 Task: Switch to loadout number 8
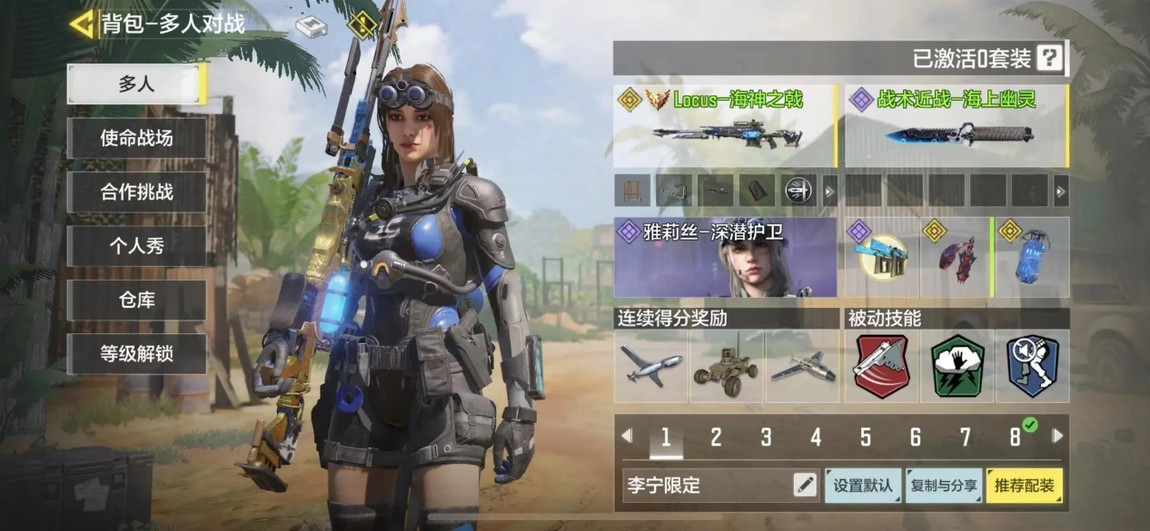(x=1015, y=437)
